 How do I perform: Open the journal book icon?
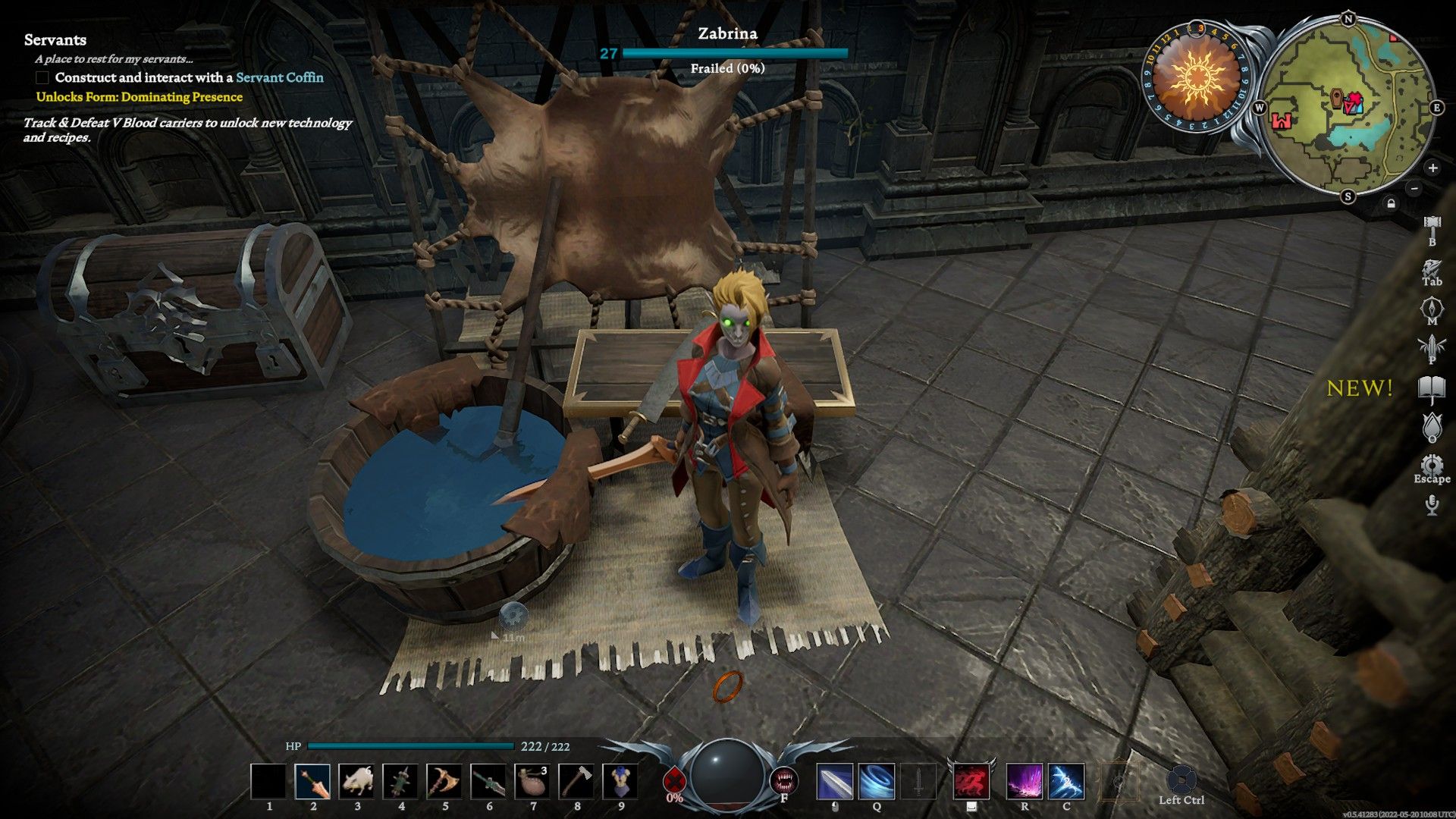pos(1432,390)
